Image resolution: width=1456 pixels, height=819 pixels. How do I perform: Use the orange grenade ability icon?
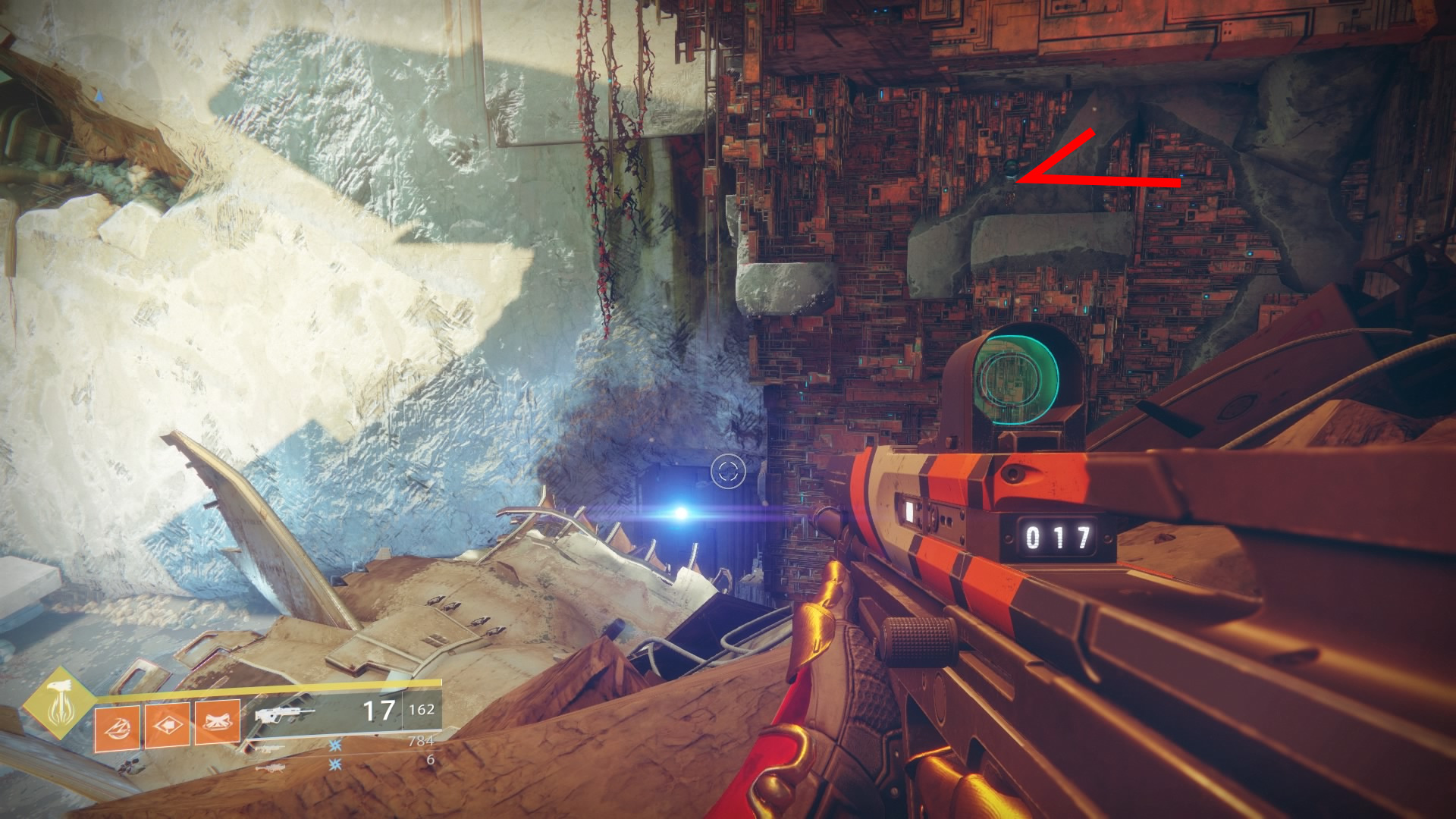(x=117, y=724)
